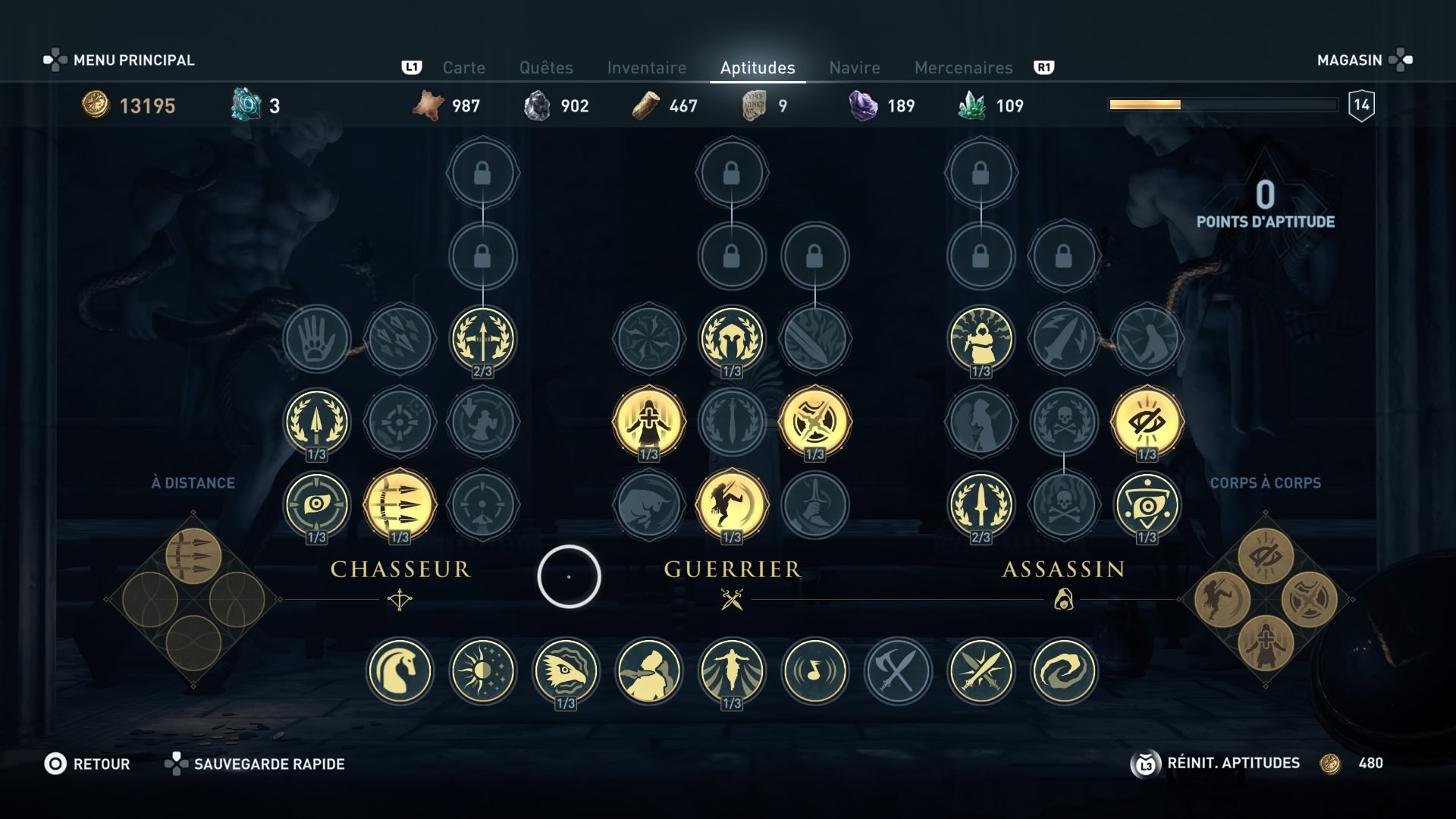Viewport: 1456px width, 819px height.
Task: Choose the Spartan kick warrior ability
Action: point(731,504)
